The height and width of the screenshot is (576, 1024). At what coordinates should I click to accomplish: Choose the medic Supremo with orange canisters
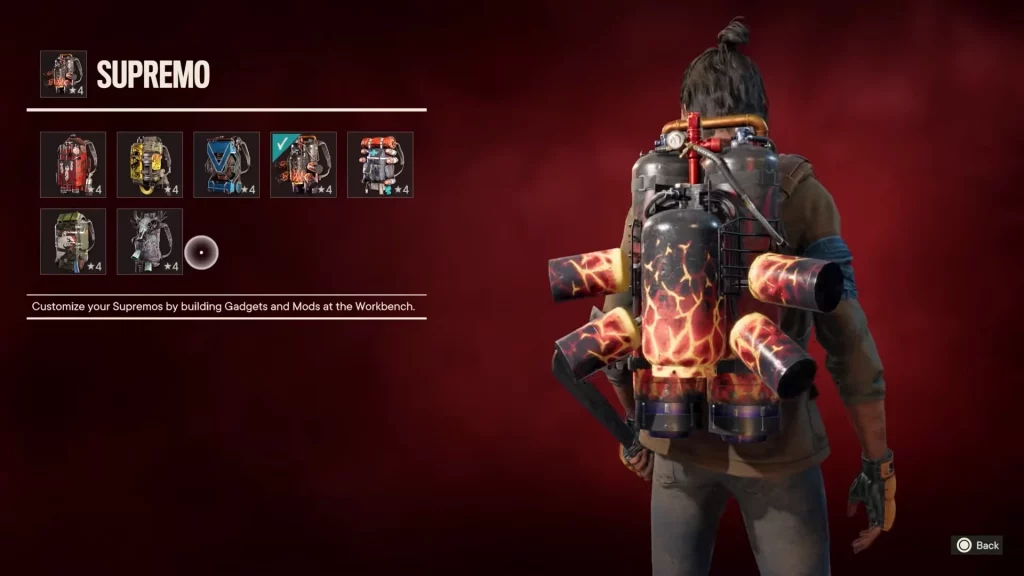(380, 164)
